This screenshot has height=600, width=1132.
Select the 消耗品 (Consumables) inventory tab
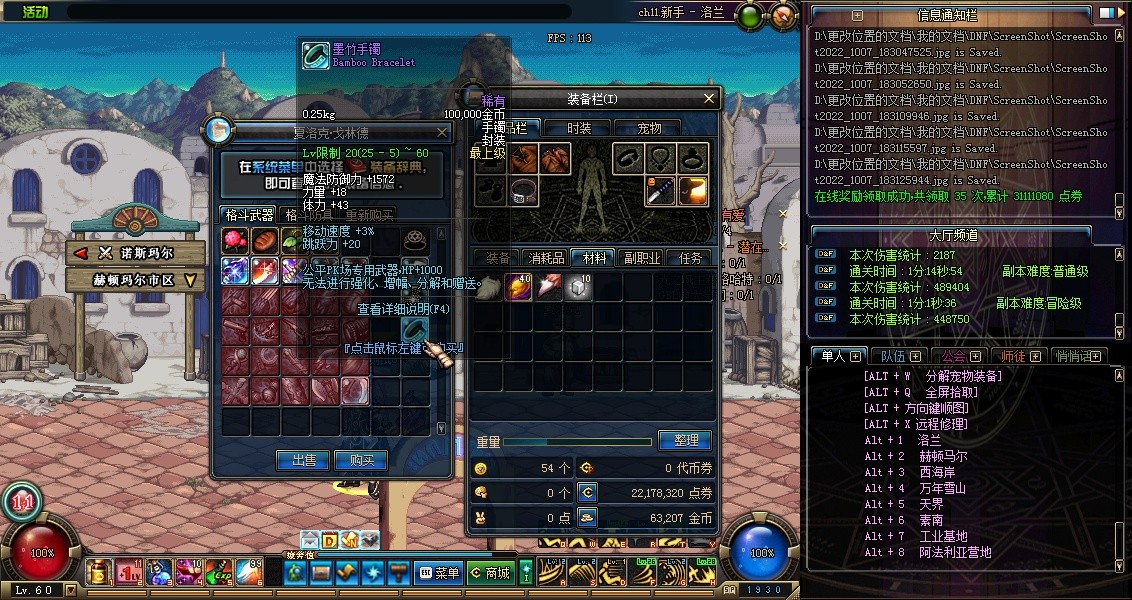tap(545, 258)
